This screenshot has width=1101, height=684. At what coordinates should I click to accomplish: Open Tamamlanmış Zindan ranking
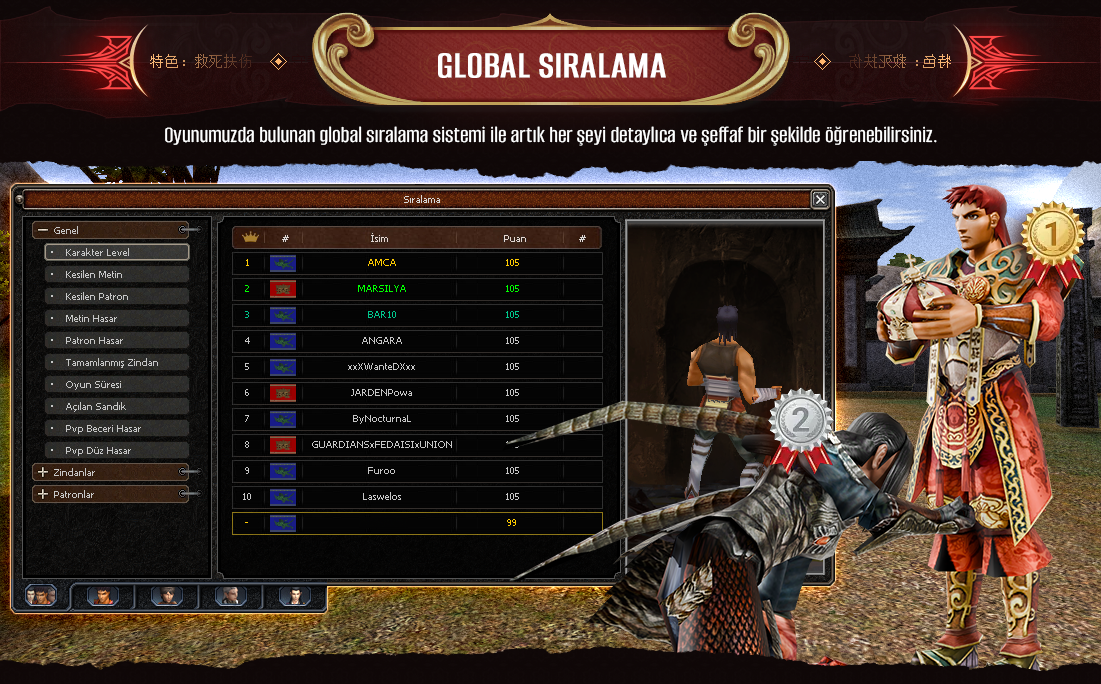117,363
